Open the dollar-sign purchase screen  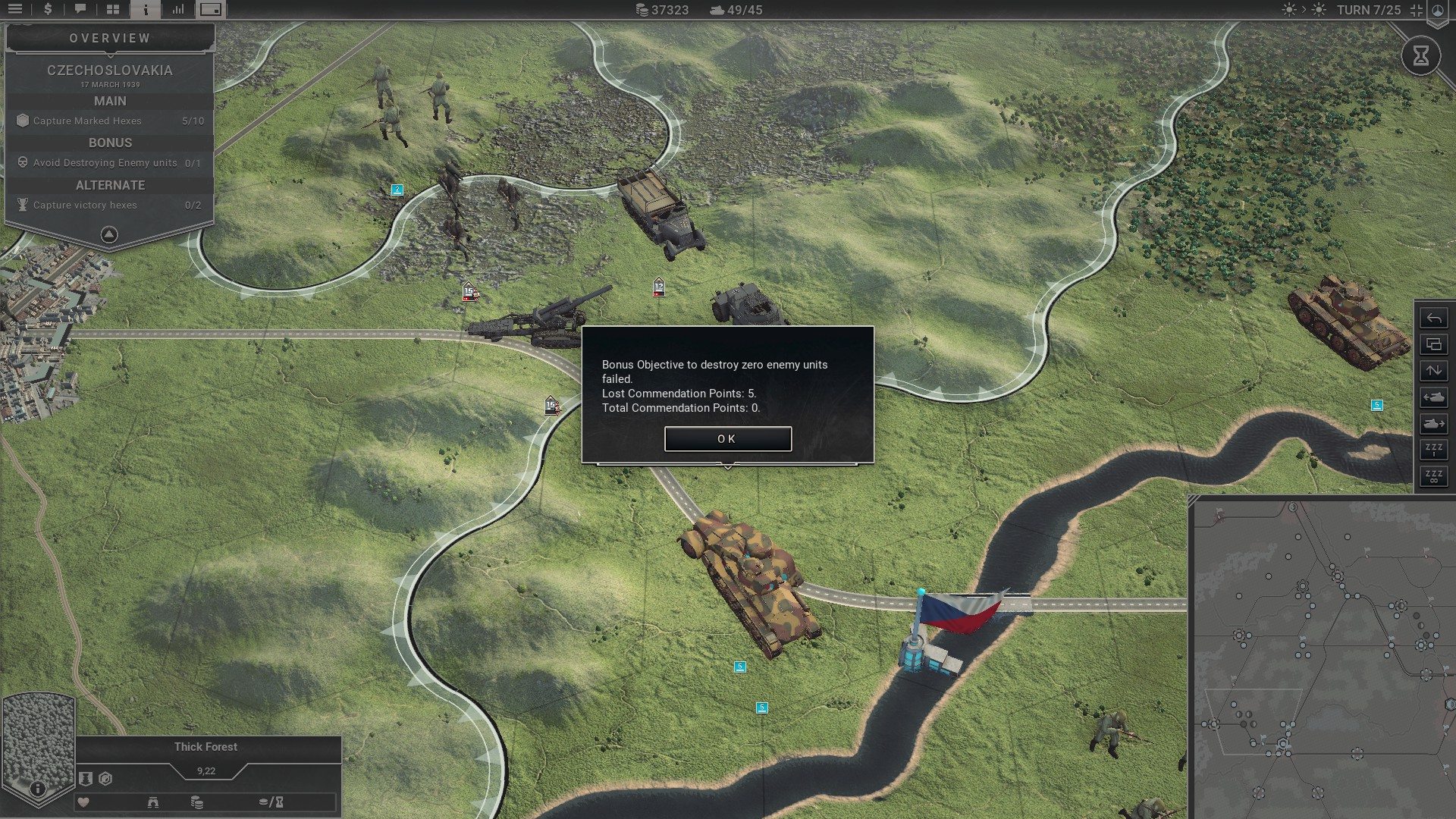pos(48,10)
